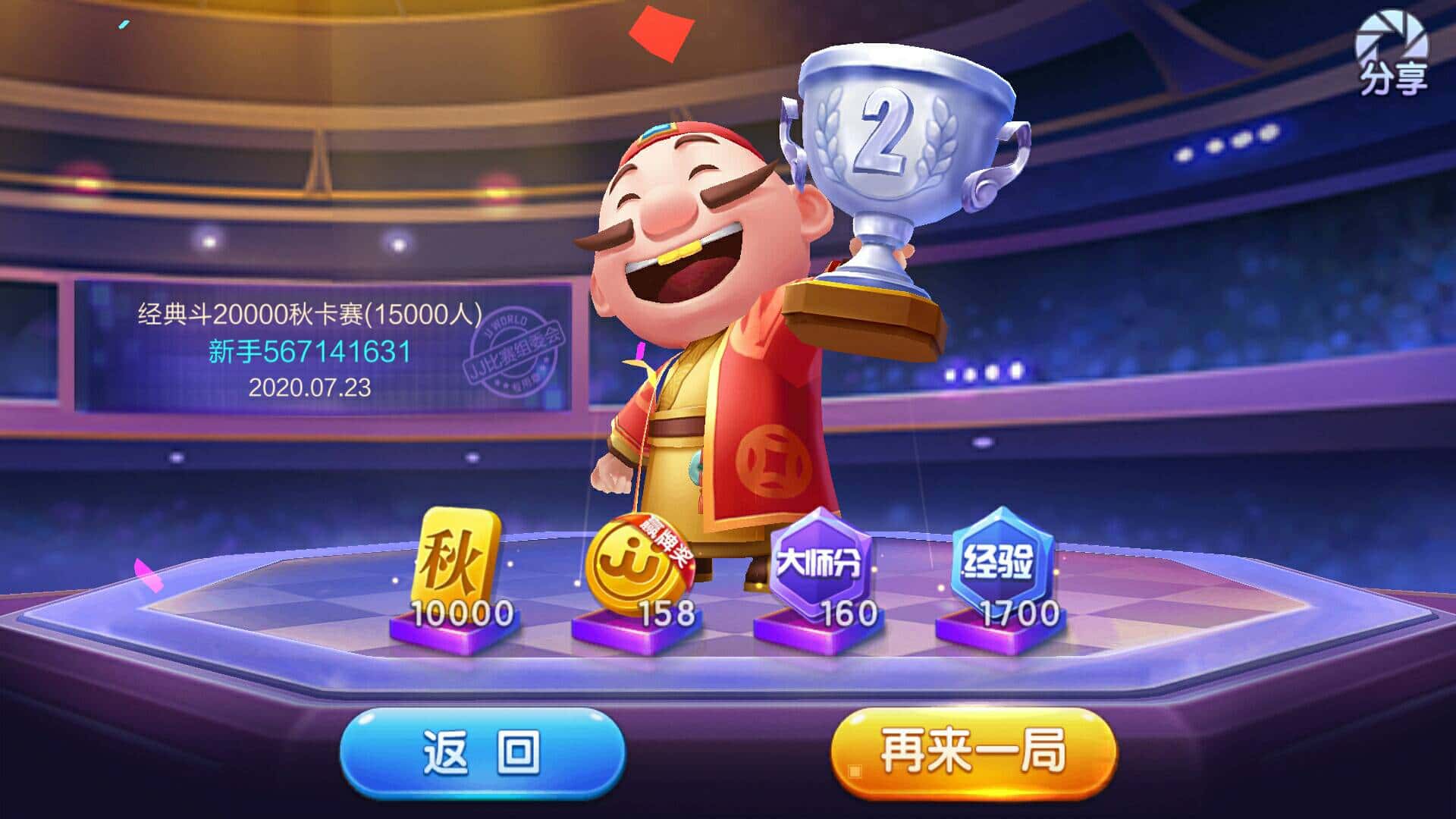The height and width of the screenshot is (819, 1456).
Task: Select the purple 大师分 hexagon icon
Action: coord(819,556)
